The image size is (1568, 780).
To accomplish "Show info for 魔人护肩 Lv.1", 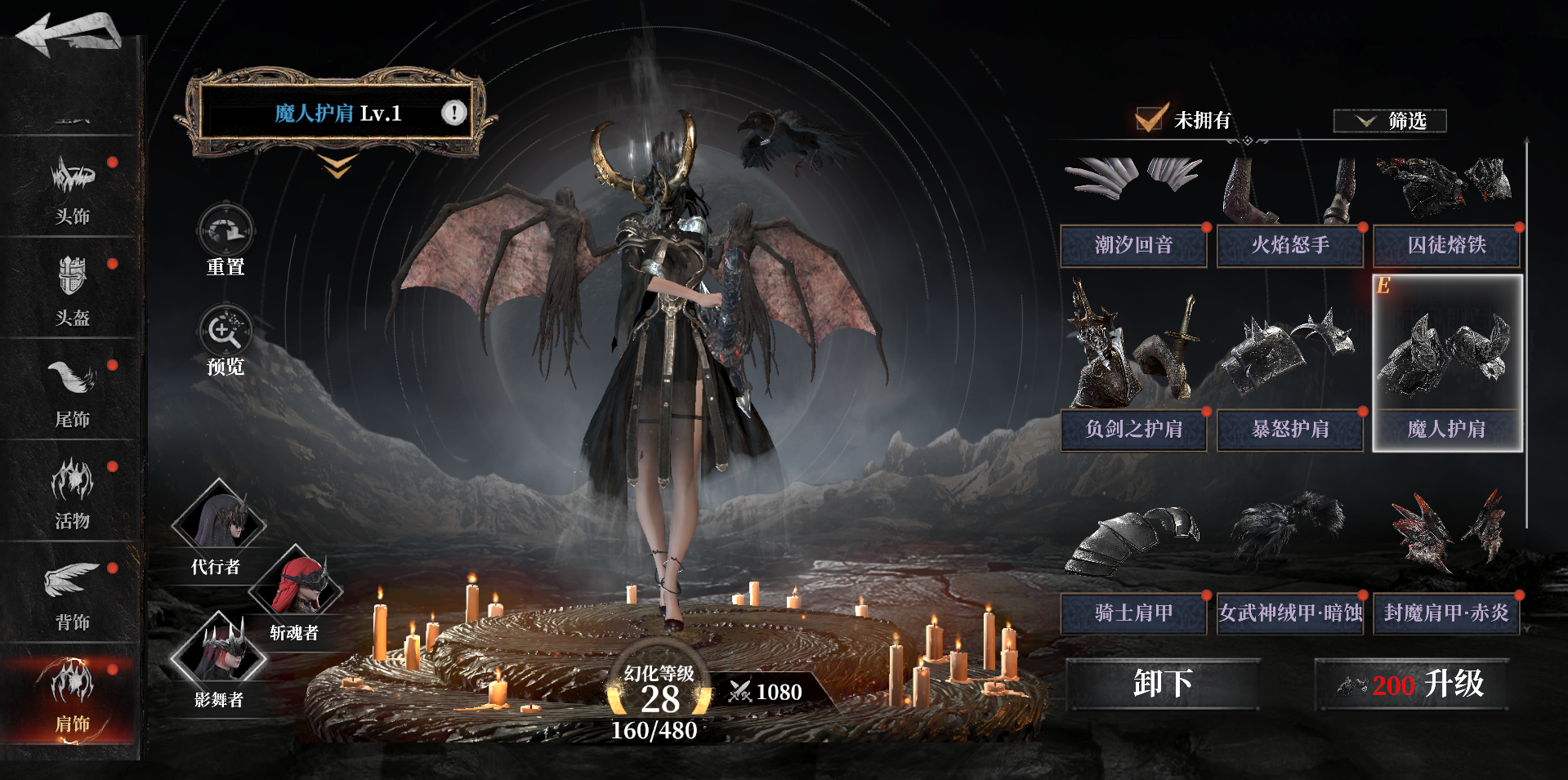I will (x=453, y=113).
